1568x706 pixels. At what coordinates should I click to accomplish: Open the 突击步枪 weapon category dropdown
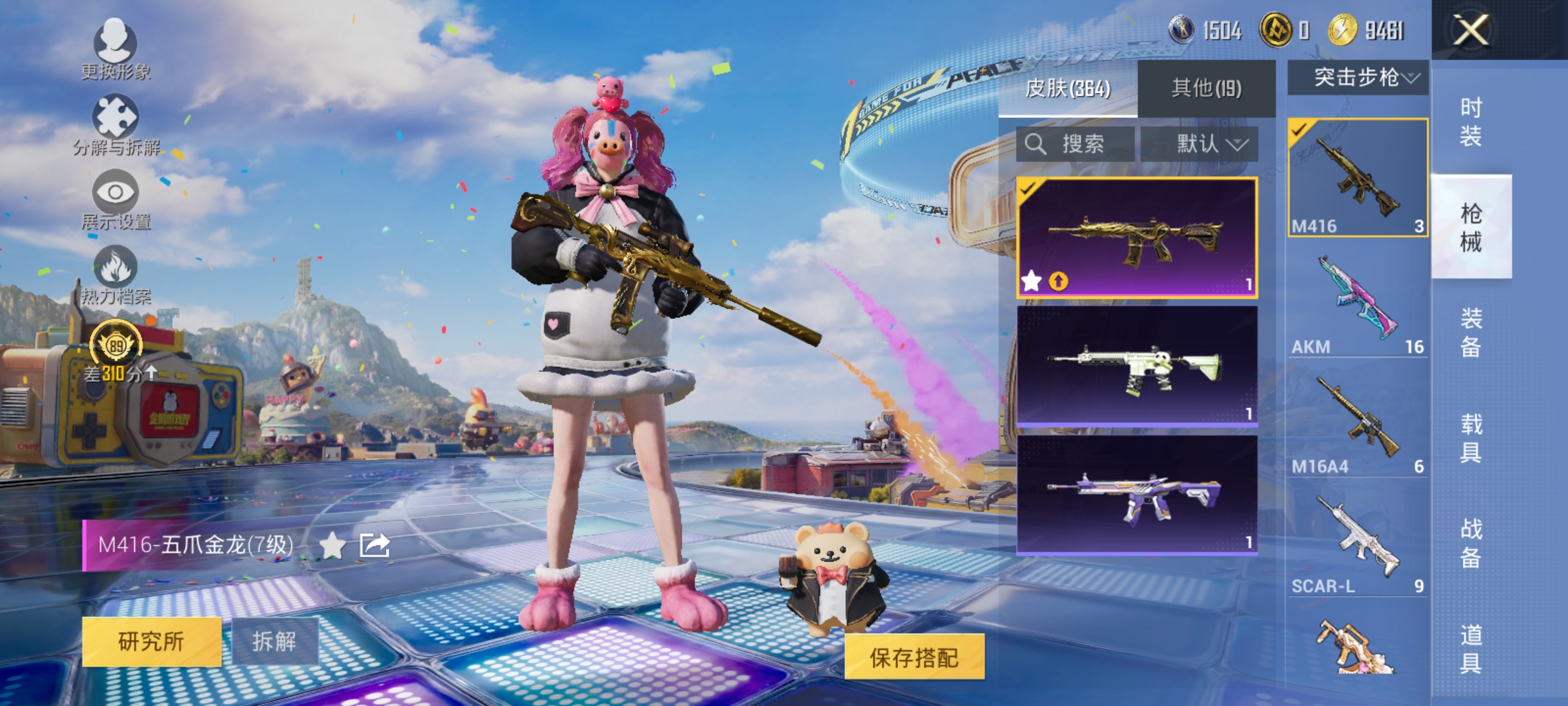1356,77
